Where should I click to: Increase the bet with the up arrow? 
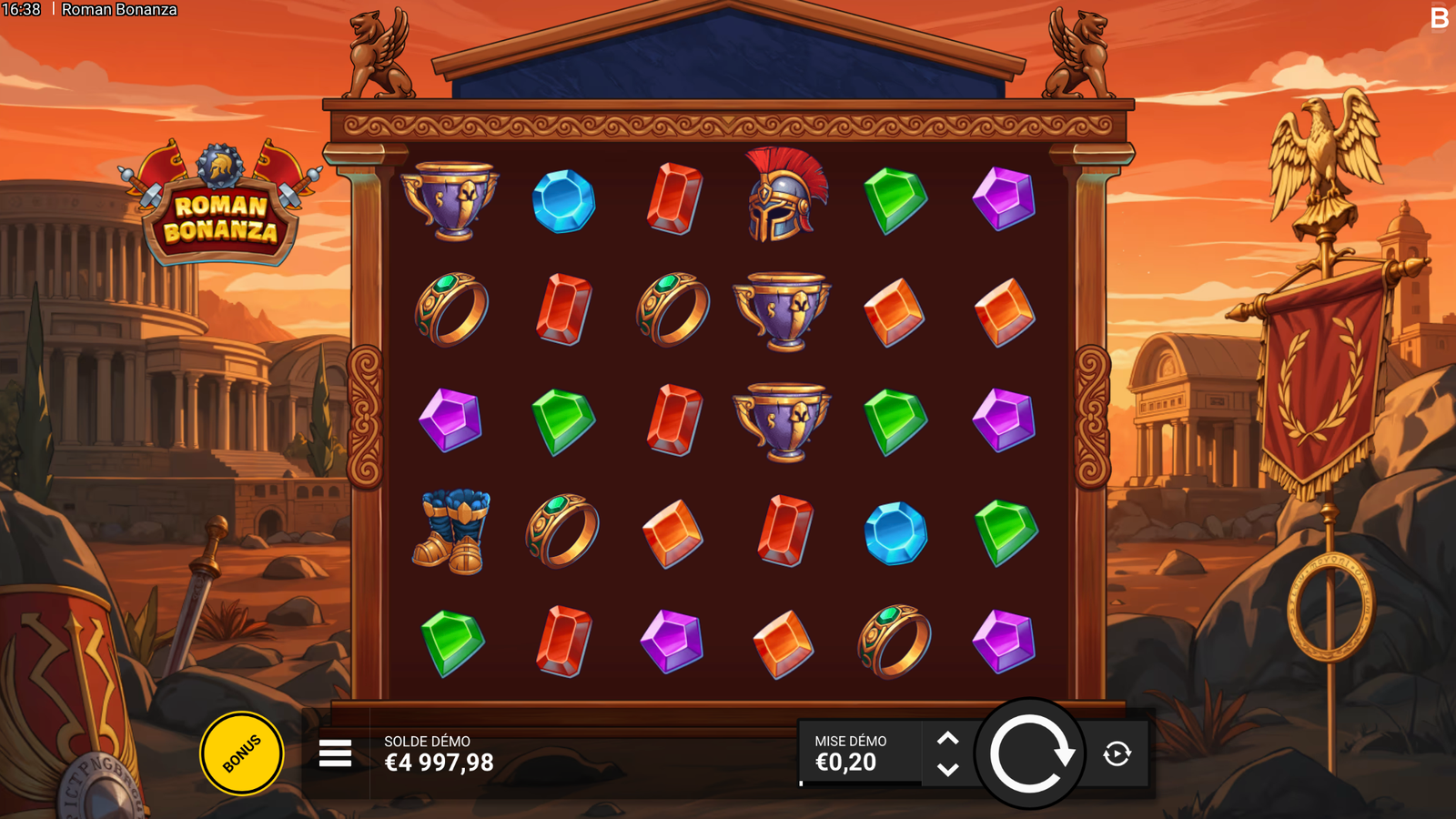[947, 739]
